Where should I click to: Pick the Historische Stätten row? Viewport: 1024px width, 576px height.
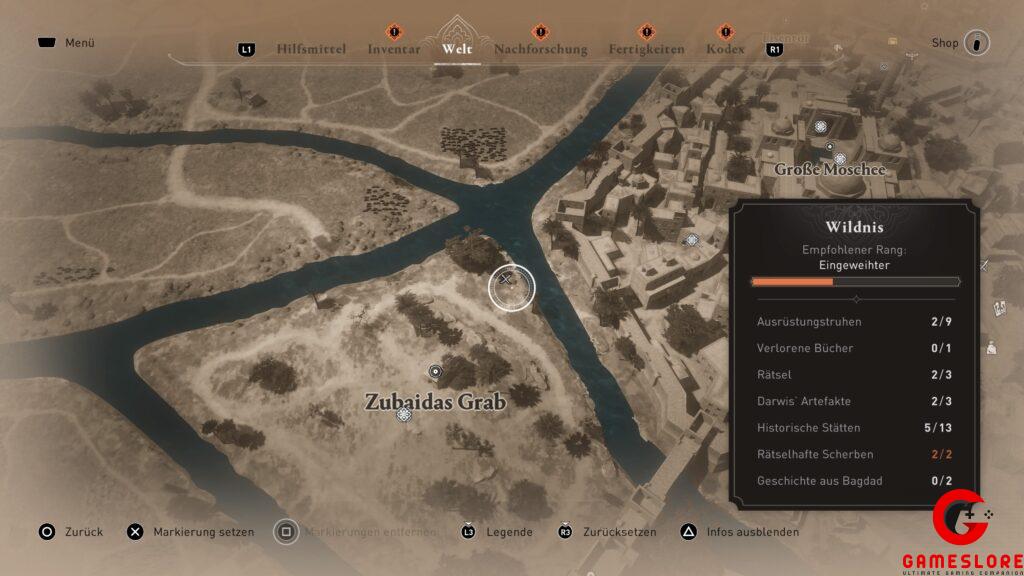[x=854, y=428]
